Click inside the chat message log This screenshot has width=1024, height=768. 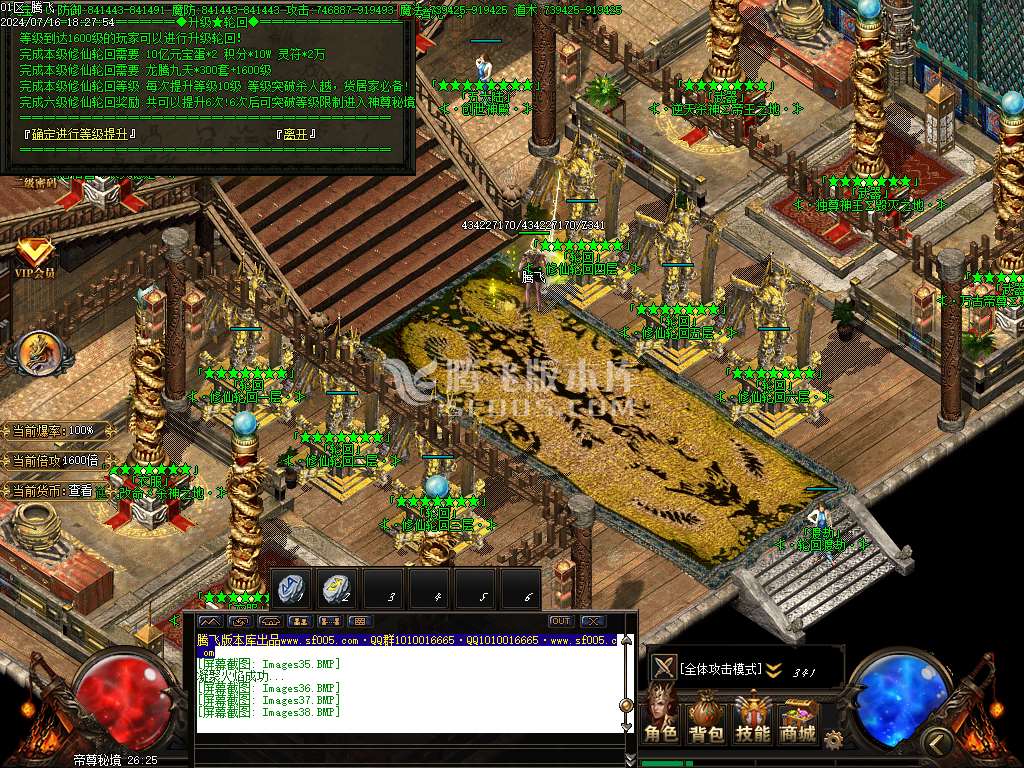click(x=400, y=690)
